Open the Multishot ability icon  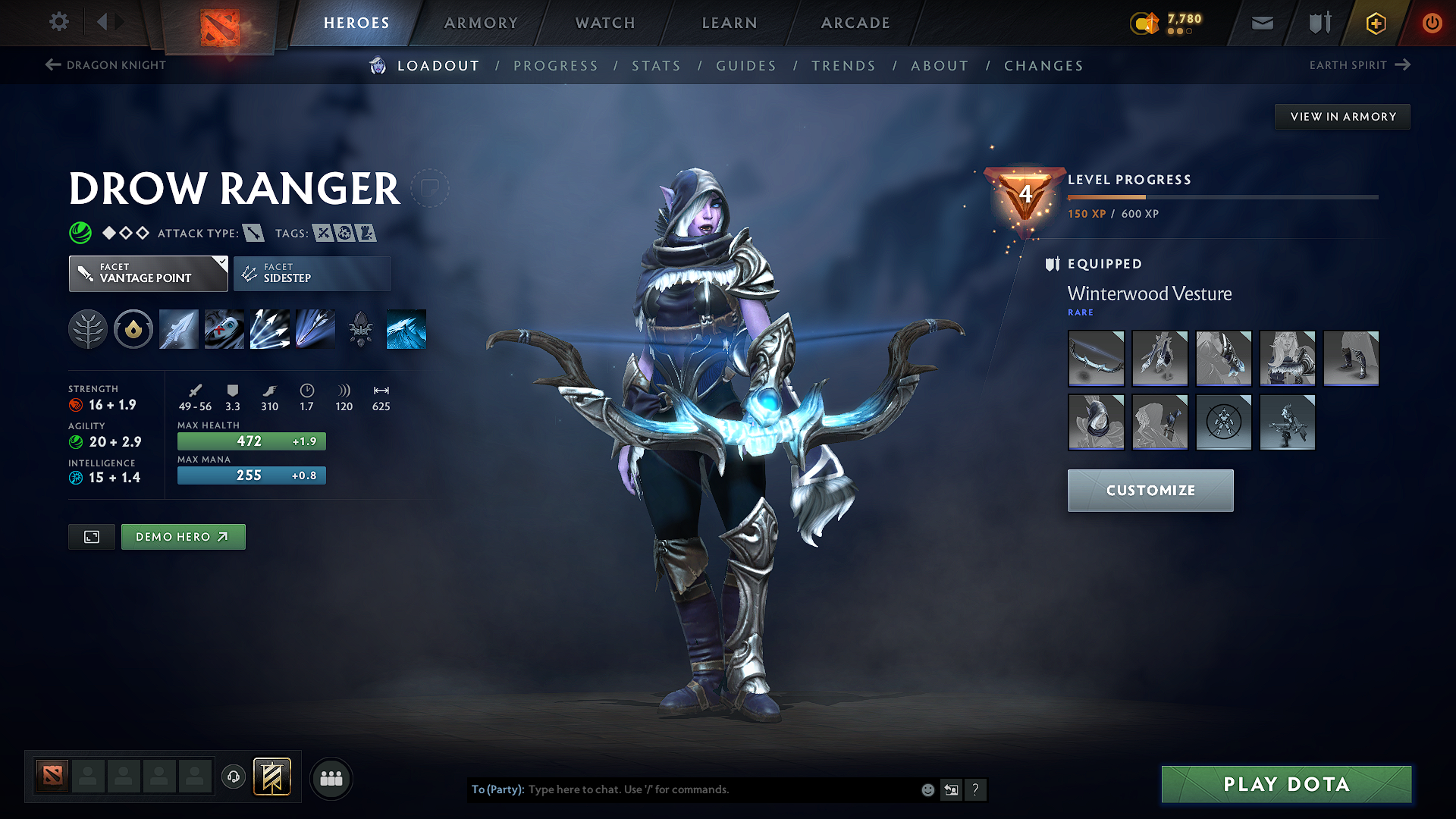click(x=269, y=328)
